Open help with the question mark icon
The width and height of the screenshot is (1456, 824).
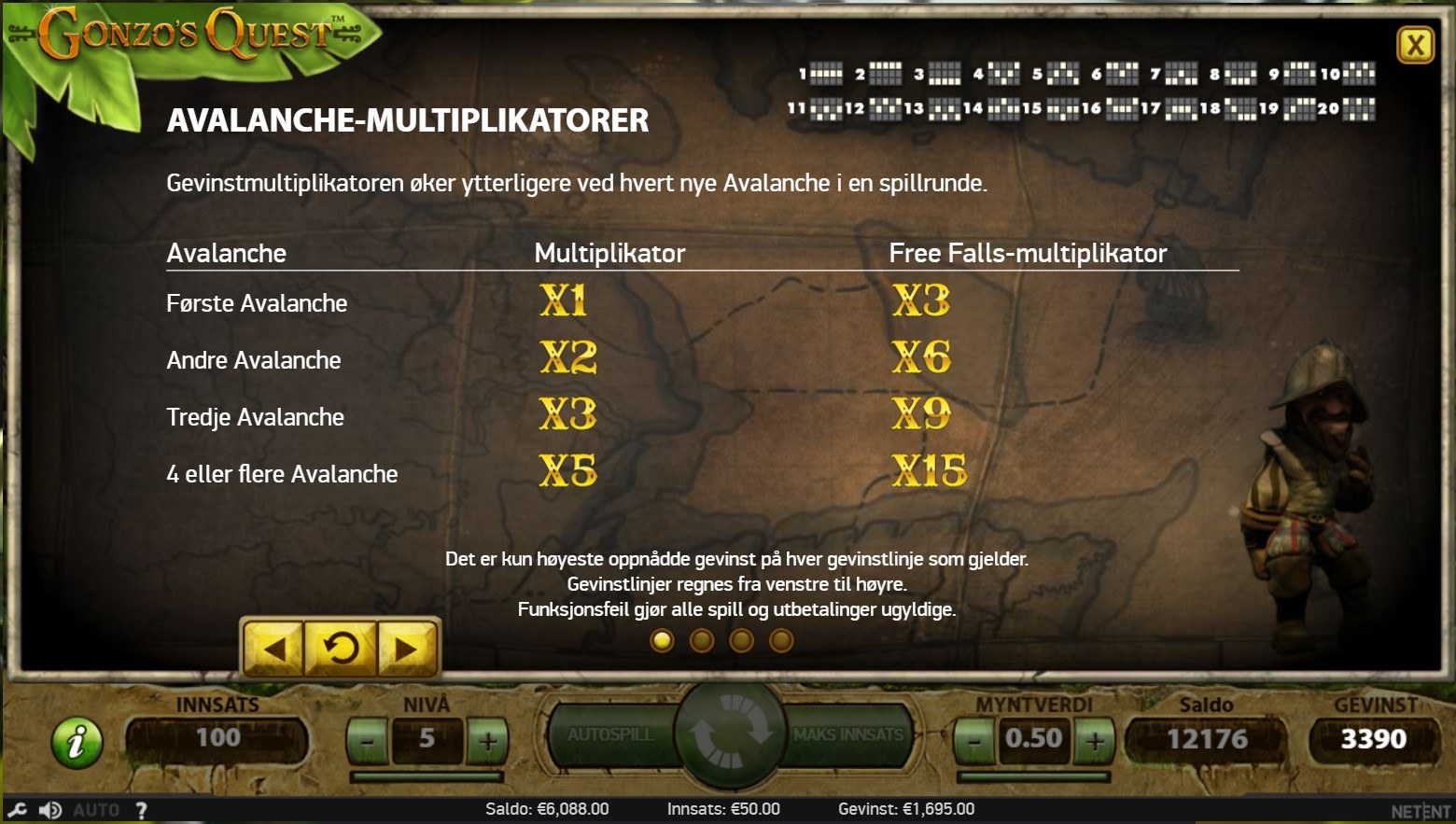point(140,810)
